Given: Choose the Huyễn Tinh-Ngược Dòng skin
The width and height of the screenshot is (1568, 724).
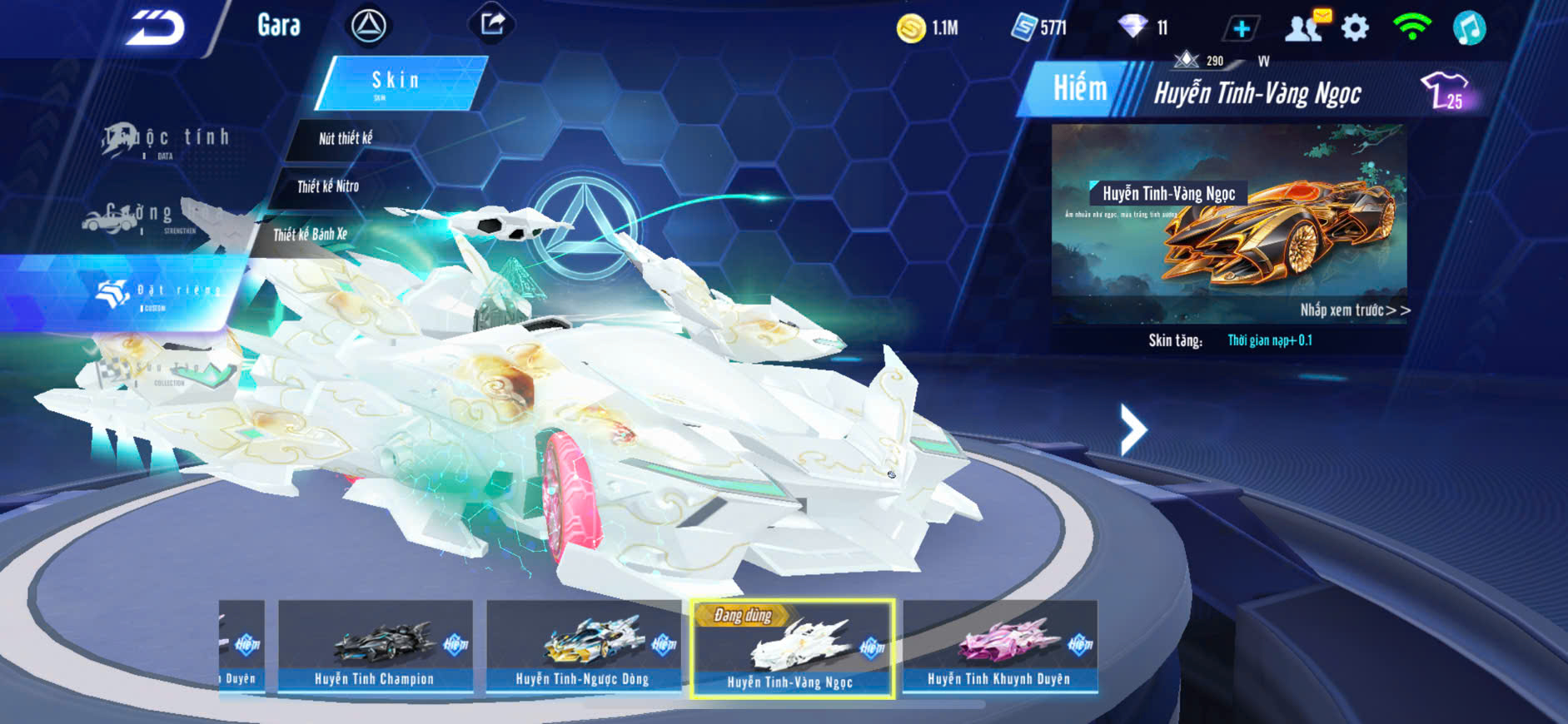Looking at the screenshot, I should pyautogui.click(x=583, y=647).
